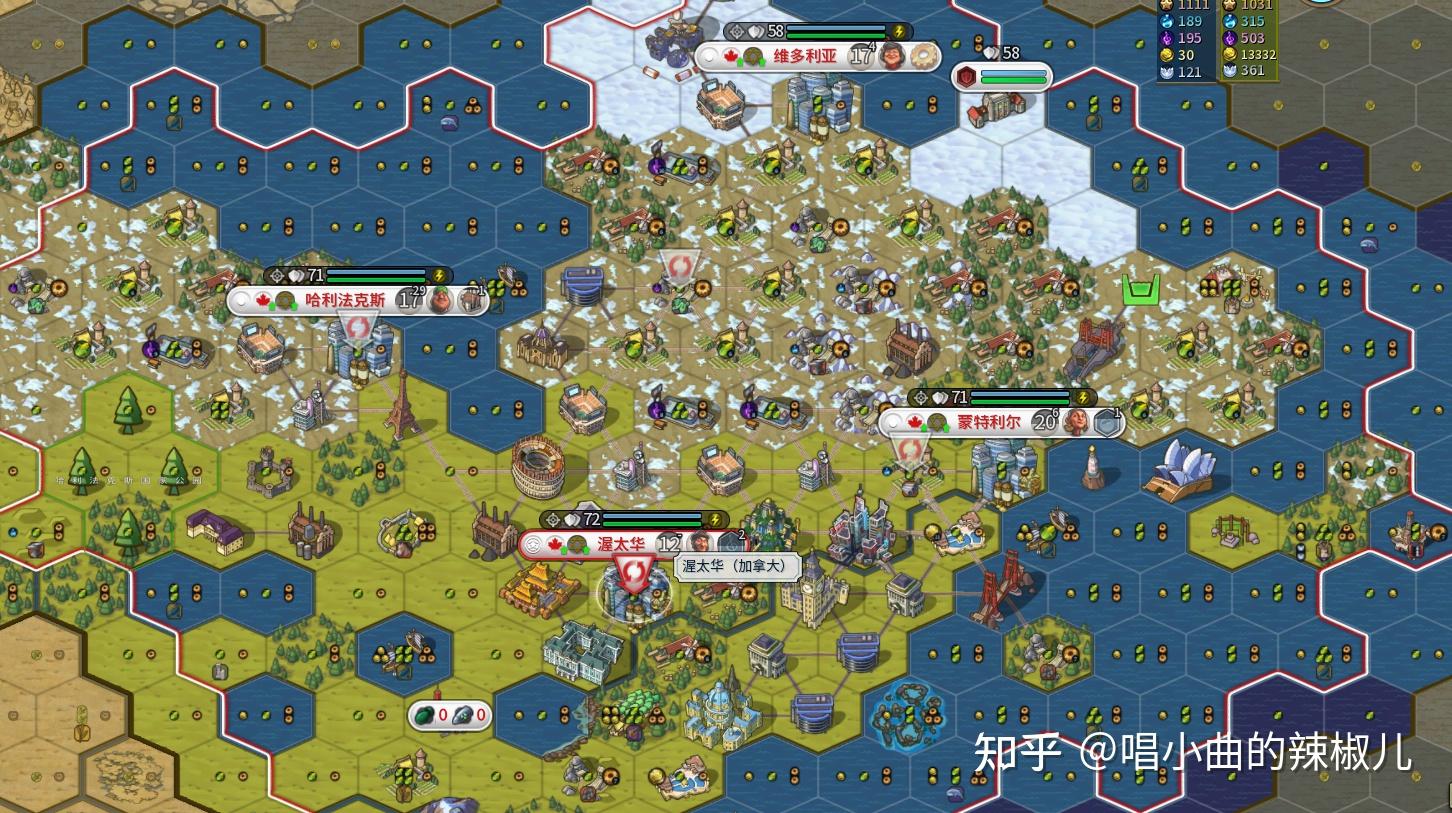Select the Ottawa city construction hammer icon

click(x=731, y=543)
